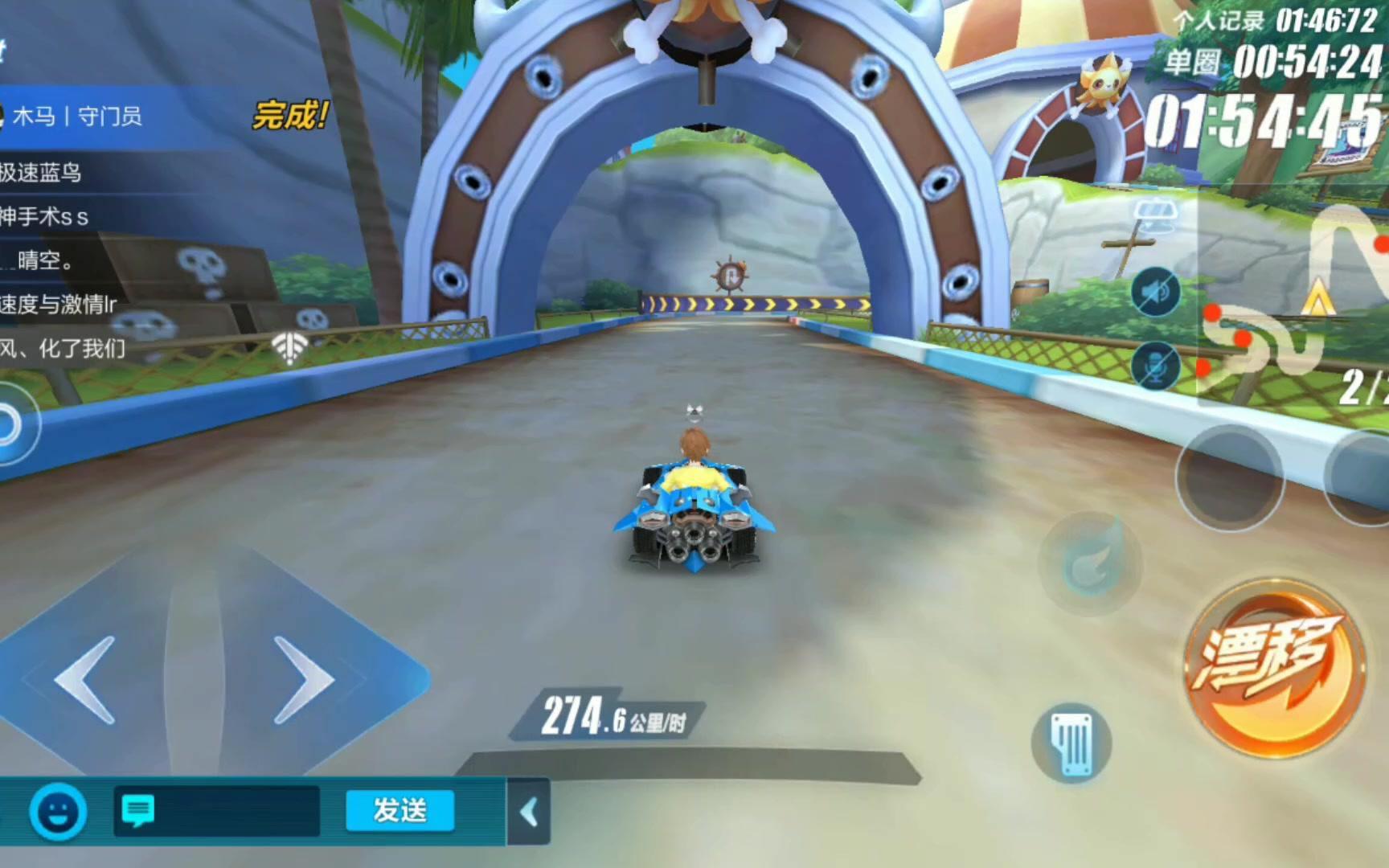Select player 速度与激情lr in ranking list

[58, 304]
